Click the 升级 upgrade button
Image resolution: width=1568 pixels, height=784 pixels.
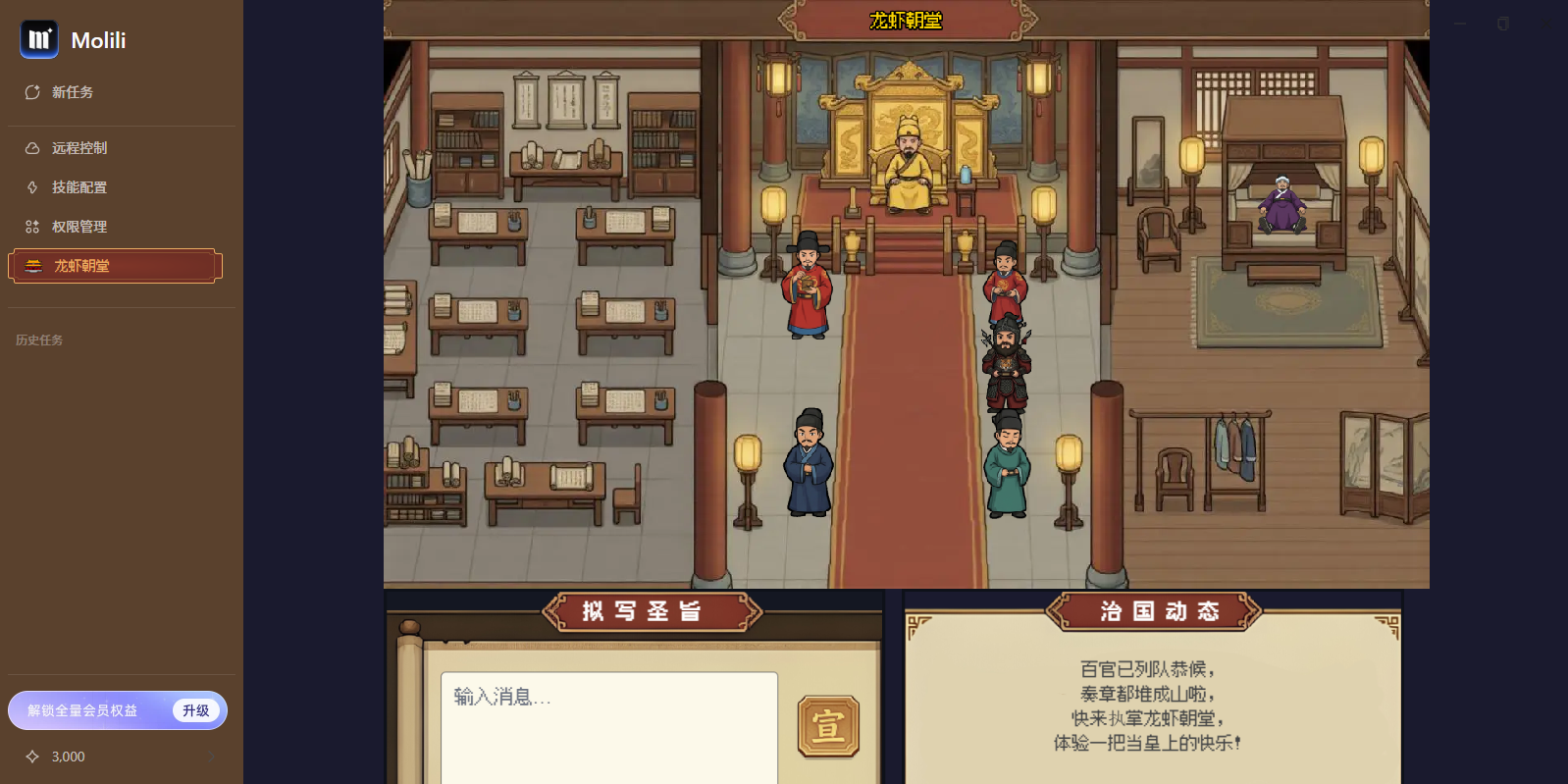click(x=195, y=710)
